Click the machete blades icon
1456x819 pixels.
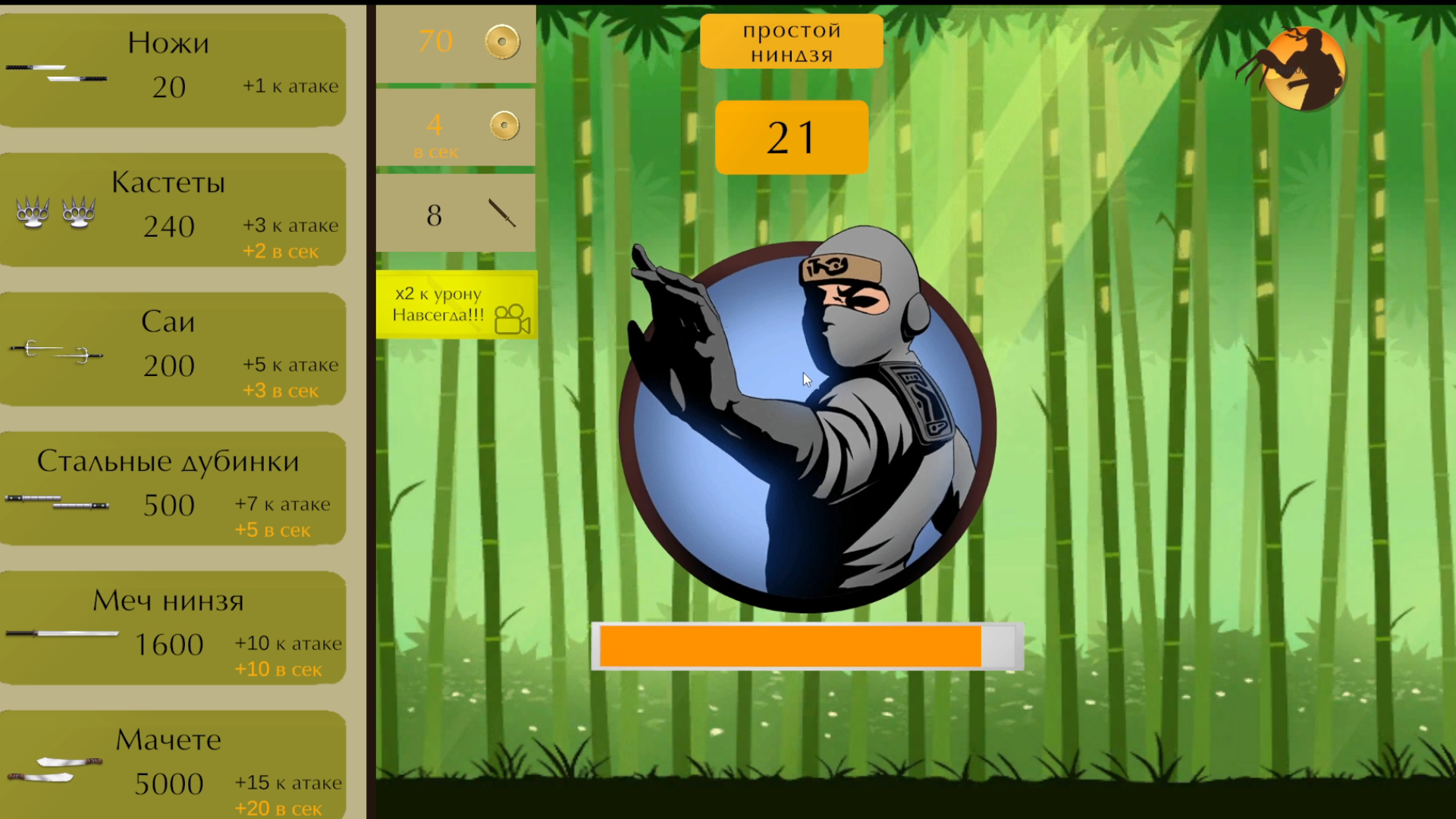pyautogui.click(x=57, y=767)
